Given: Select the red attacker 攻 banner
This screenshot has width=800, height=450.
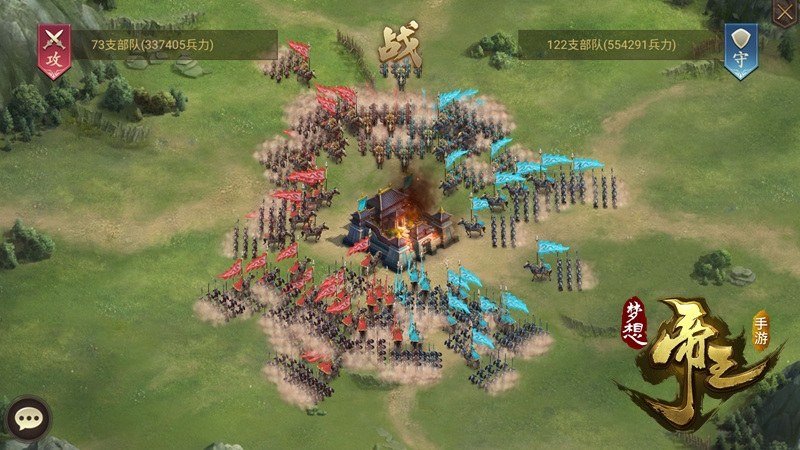Looking at the screenshot, I should [x=53, y=49].
